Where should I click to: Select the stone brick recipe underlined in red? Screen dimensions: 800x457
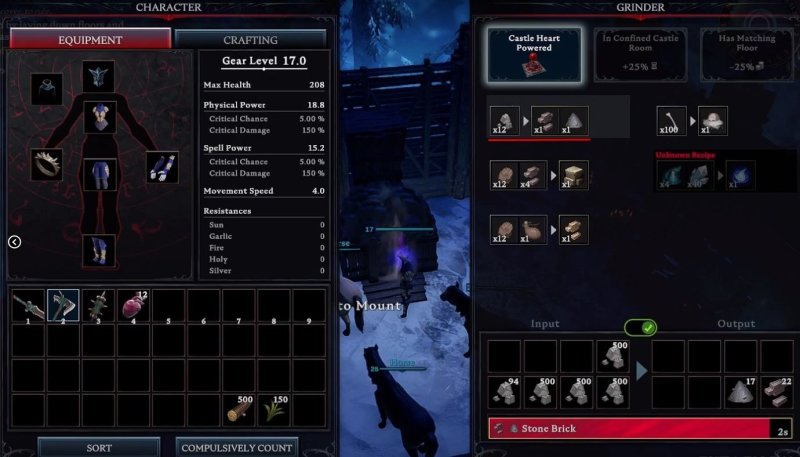[x=539, y=119]
